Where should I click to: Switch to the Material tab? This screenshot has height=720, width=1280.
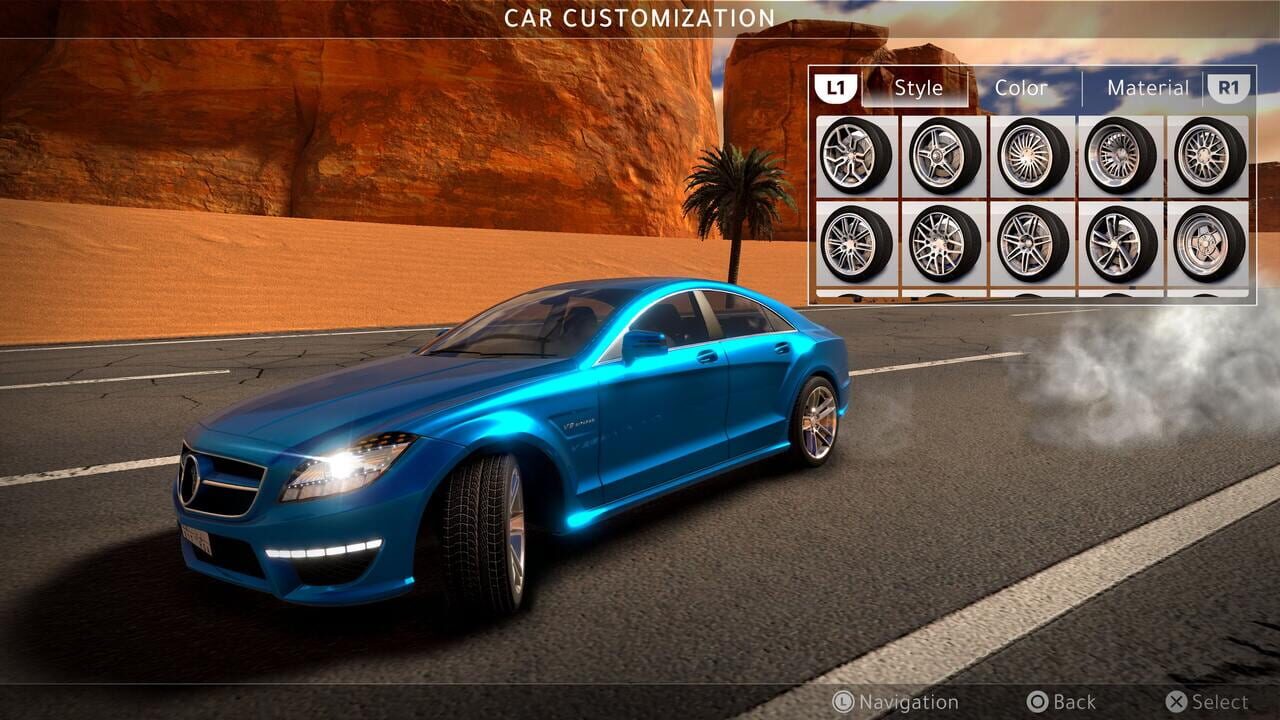(x=1148, y=88)
